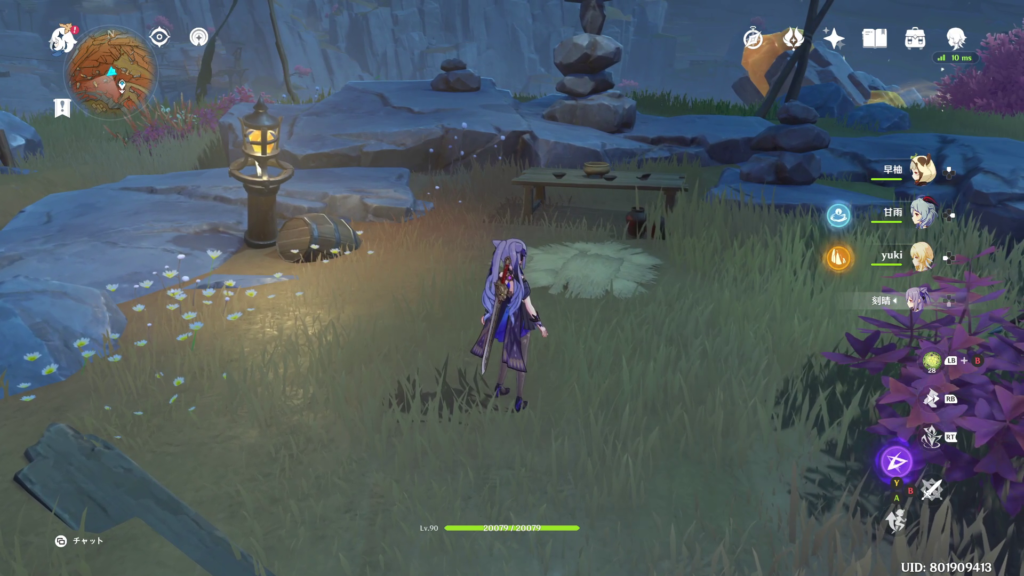1024x576 pixels.
Task: Open the circular minimap
Action: [110, 72]
